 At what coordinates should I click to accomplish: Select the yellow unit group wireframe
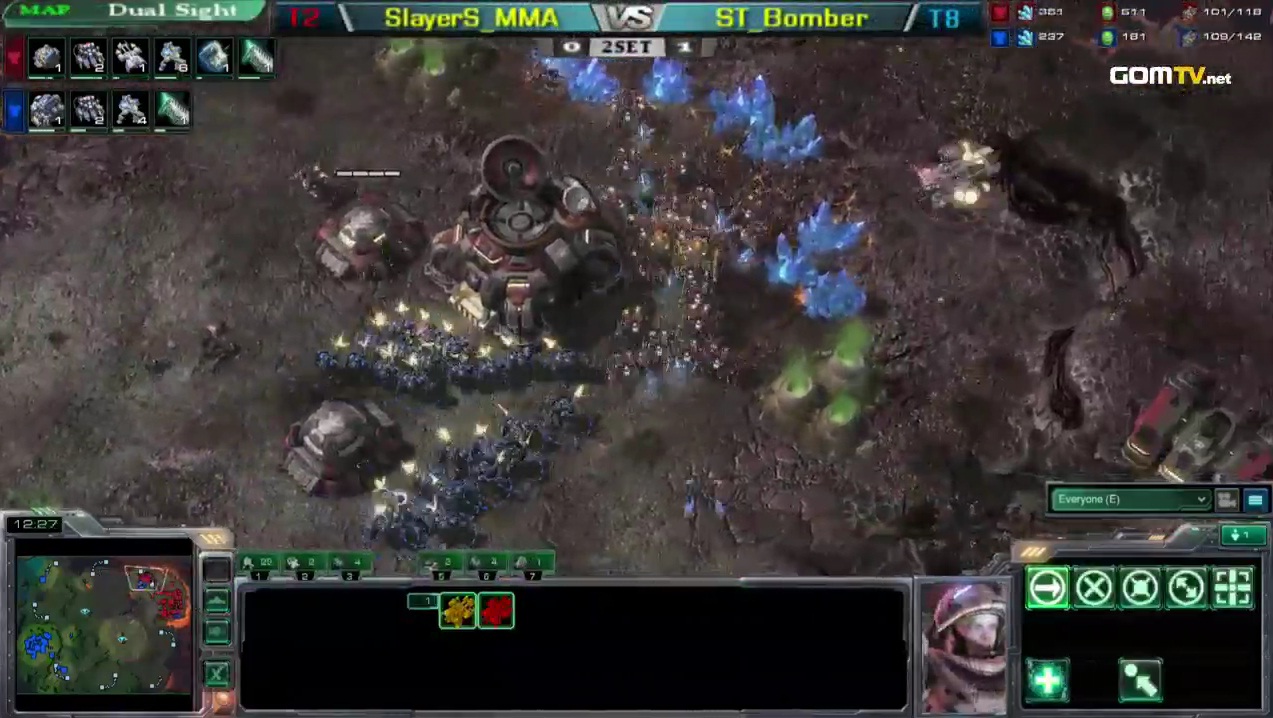[458, 610]
